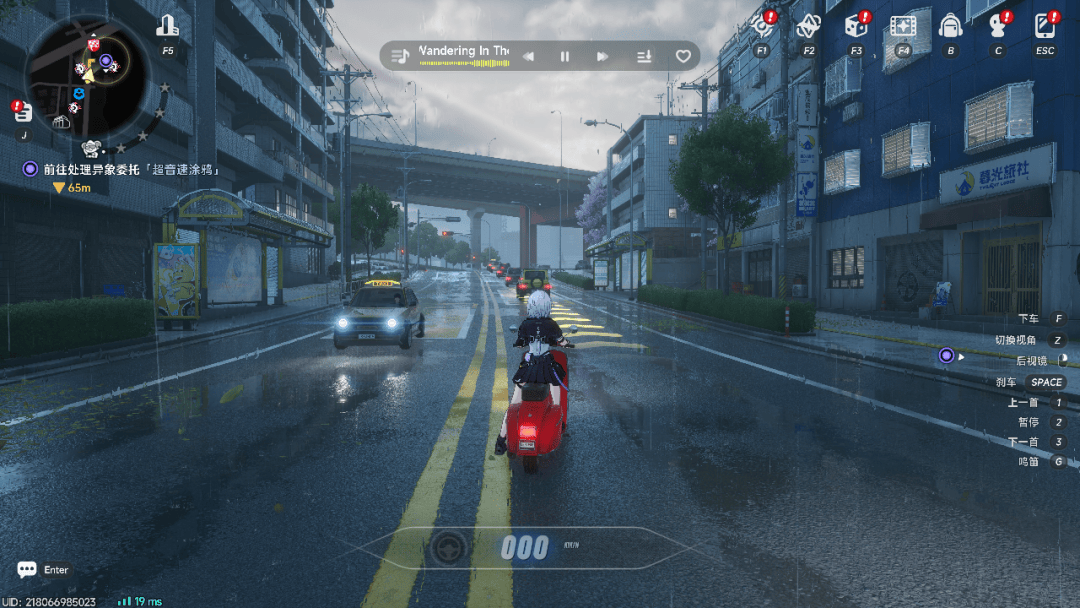
Task: Open the chat bubble box
Action: pyautogui.click(x=27, y=570)
